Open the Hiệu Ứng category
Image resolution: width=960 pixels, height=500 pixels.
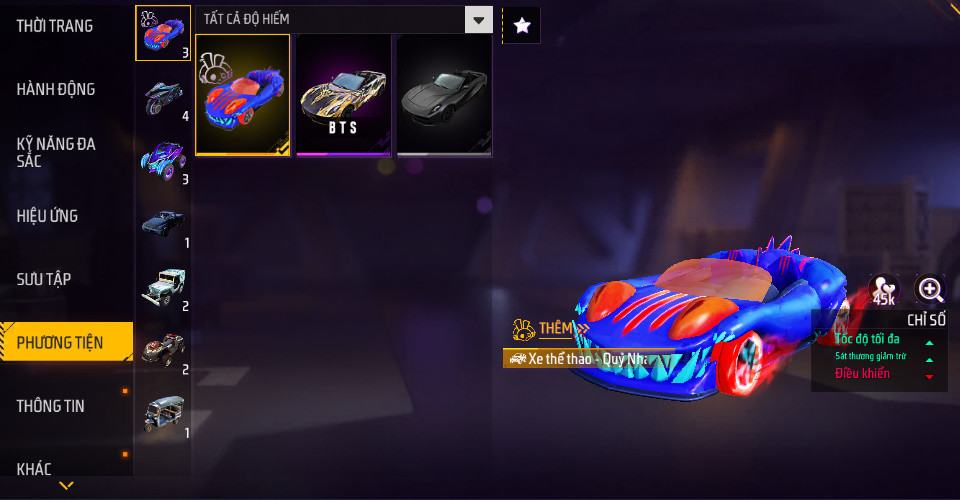(47, 215)
